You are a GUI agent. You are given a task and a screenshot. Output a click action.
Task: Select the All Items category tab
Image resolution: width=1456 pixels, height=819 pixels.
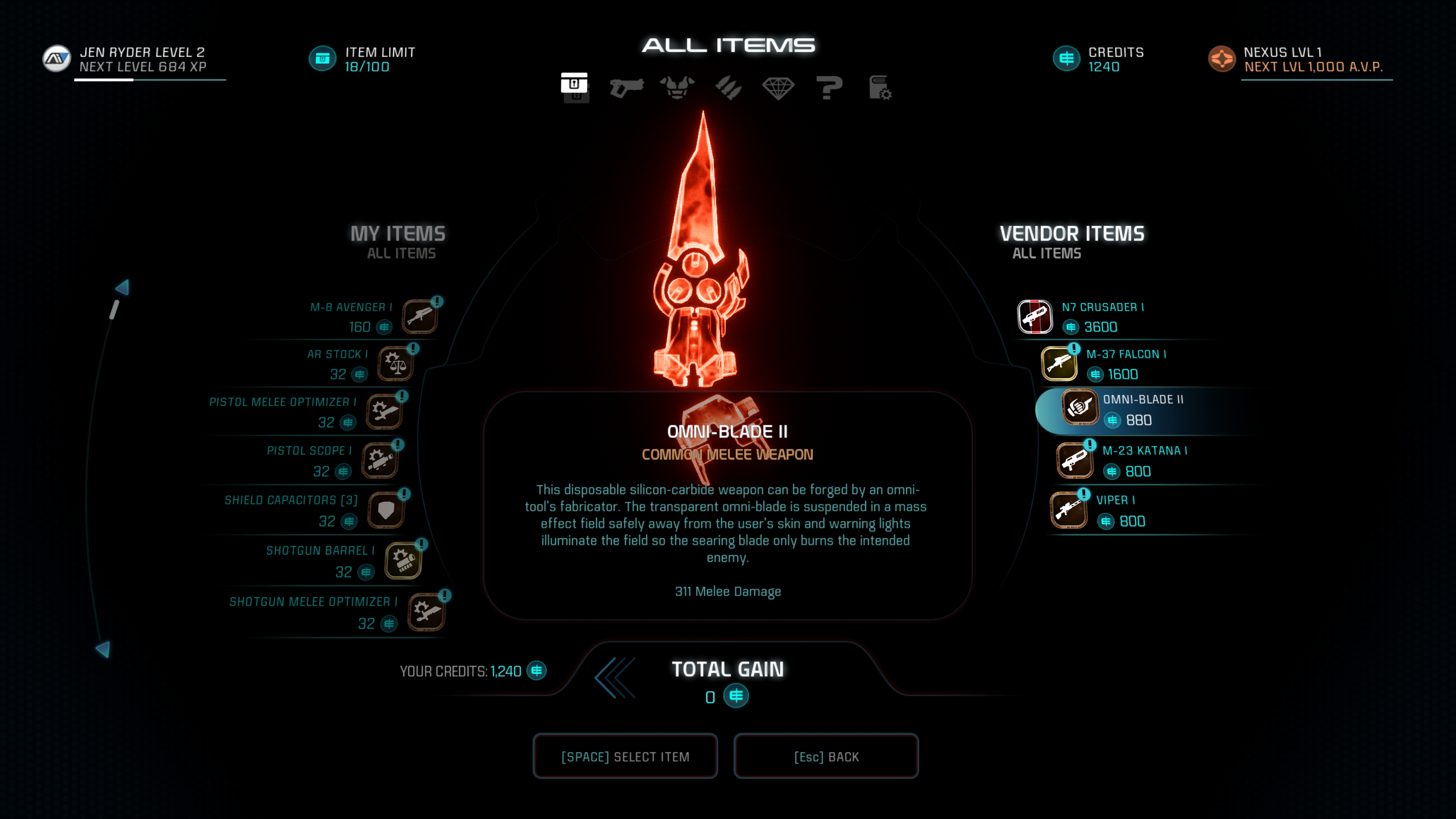574,88
